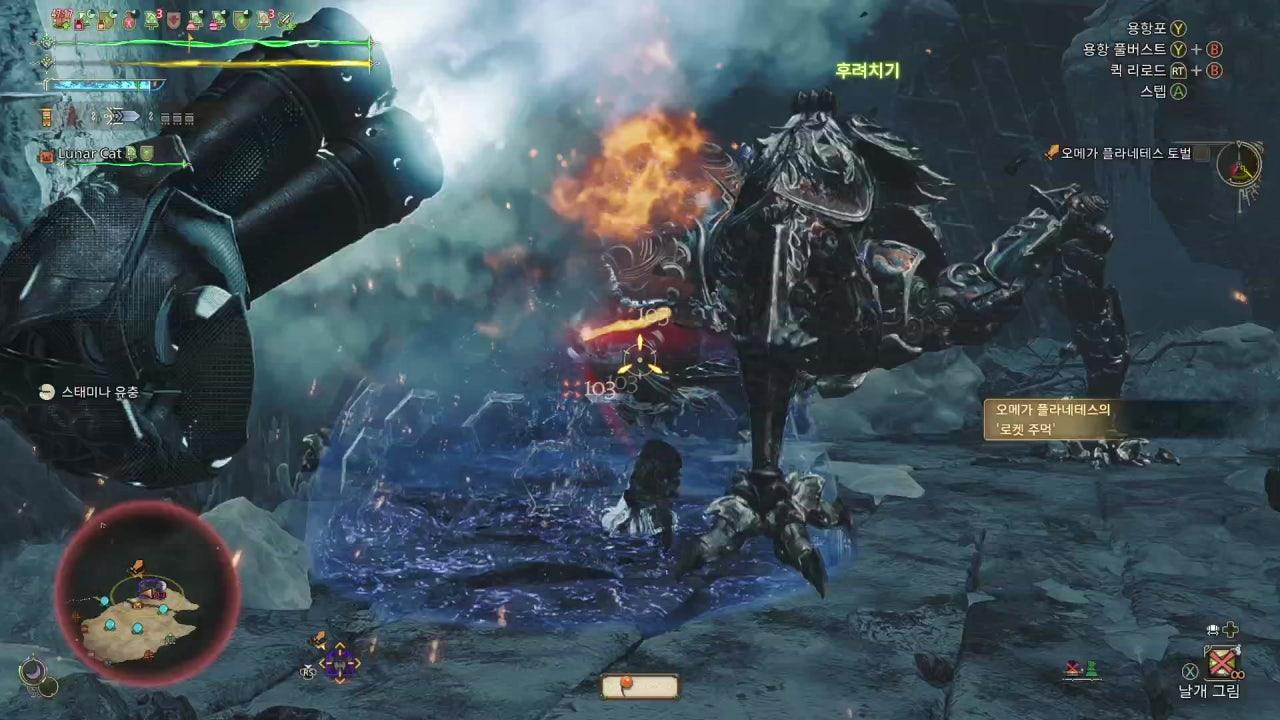Click the sword attack buff icon
This screenshot has height=720, width=1280.
click(x=286, y=19)
